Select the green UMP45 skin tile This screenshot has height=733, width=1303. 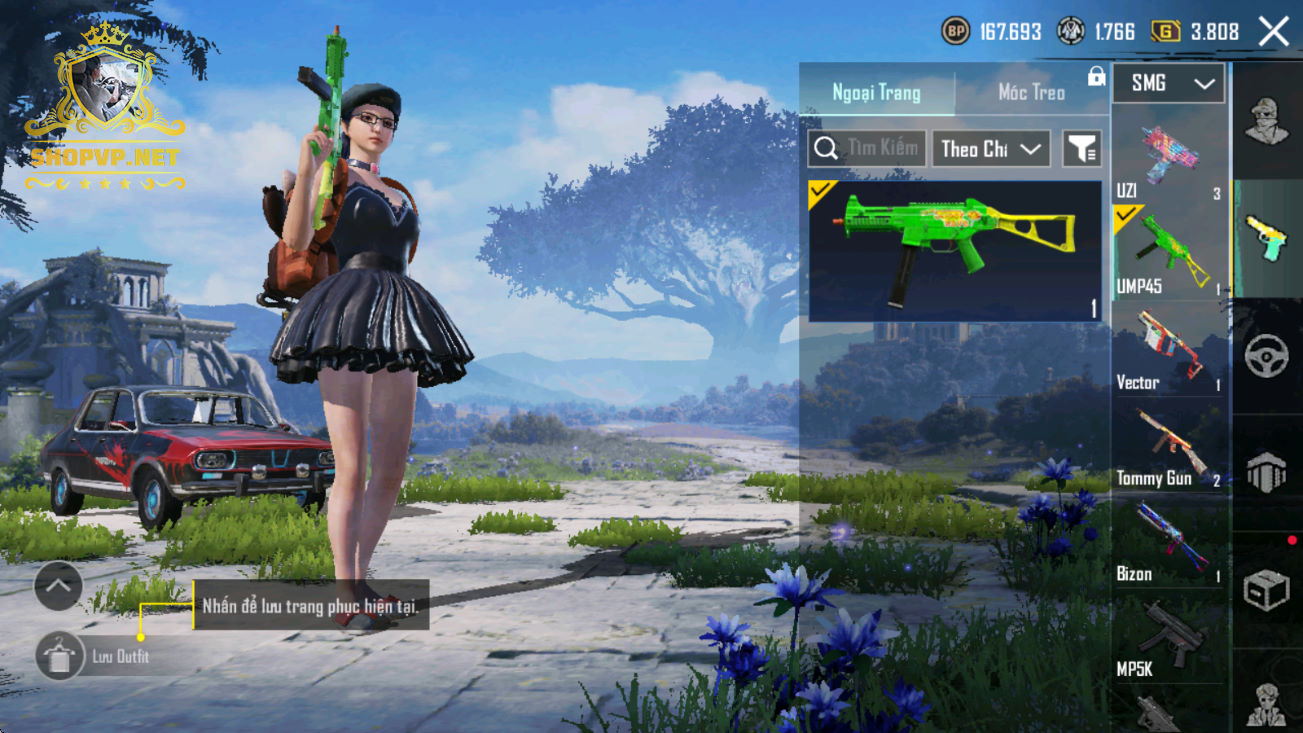(954, 251)
